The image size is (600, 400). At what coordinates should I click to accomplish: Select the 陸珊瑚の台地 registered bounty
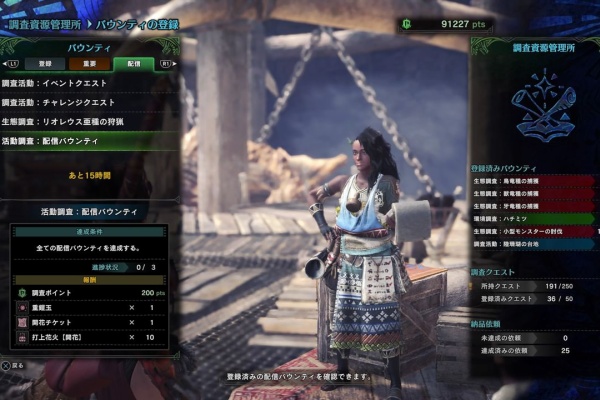(530, 243)
